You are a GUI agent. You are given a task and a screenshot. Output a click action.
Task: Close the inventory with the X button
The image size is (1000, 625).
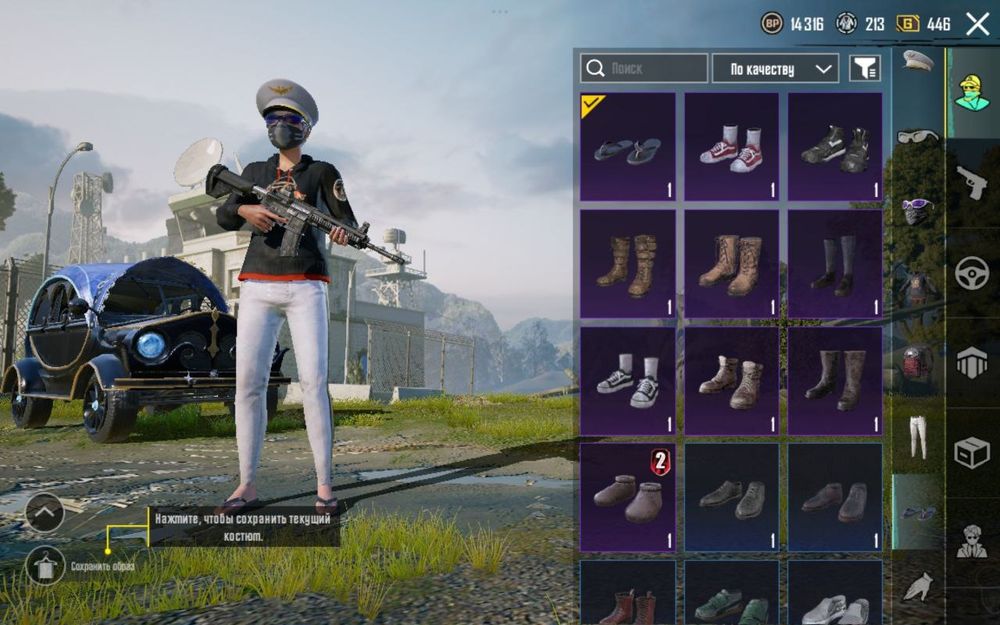coord(977,24)
